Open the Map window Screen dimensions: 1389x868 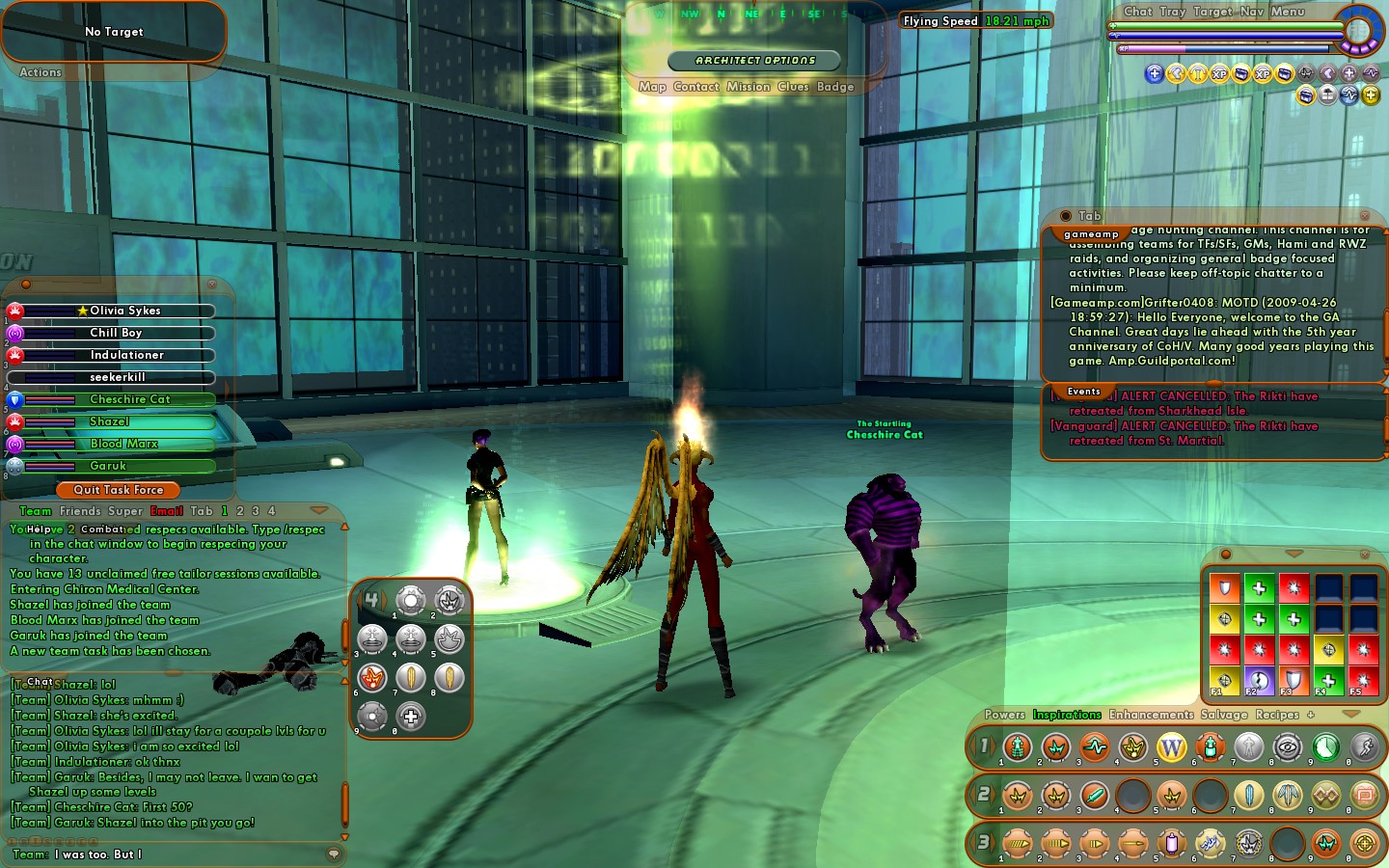[652, 87]
